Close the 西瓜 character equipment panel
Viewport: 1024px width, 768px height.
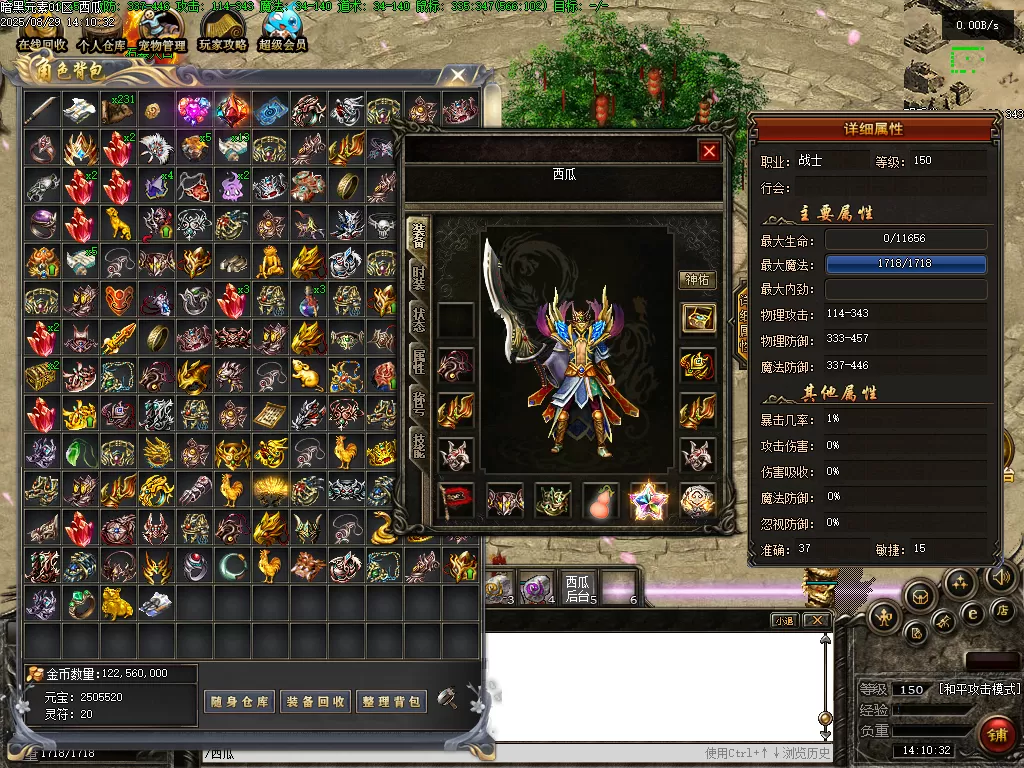pos(709,151)
